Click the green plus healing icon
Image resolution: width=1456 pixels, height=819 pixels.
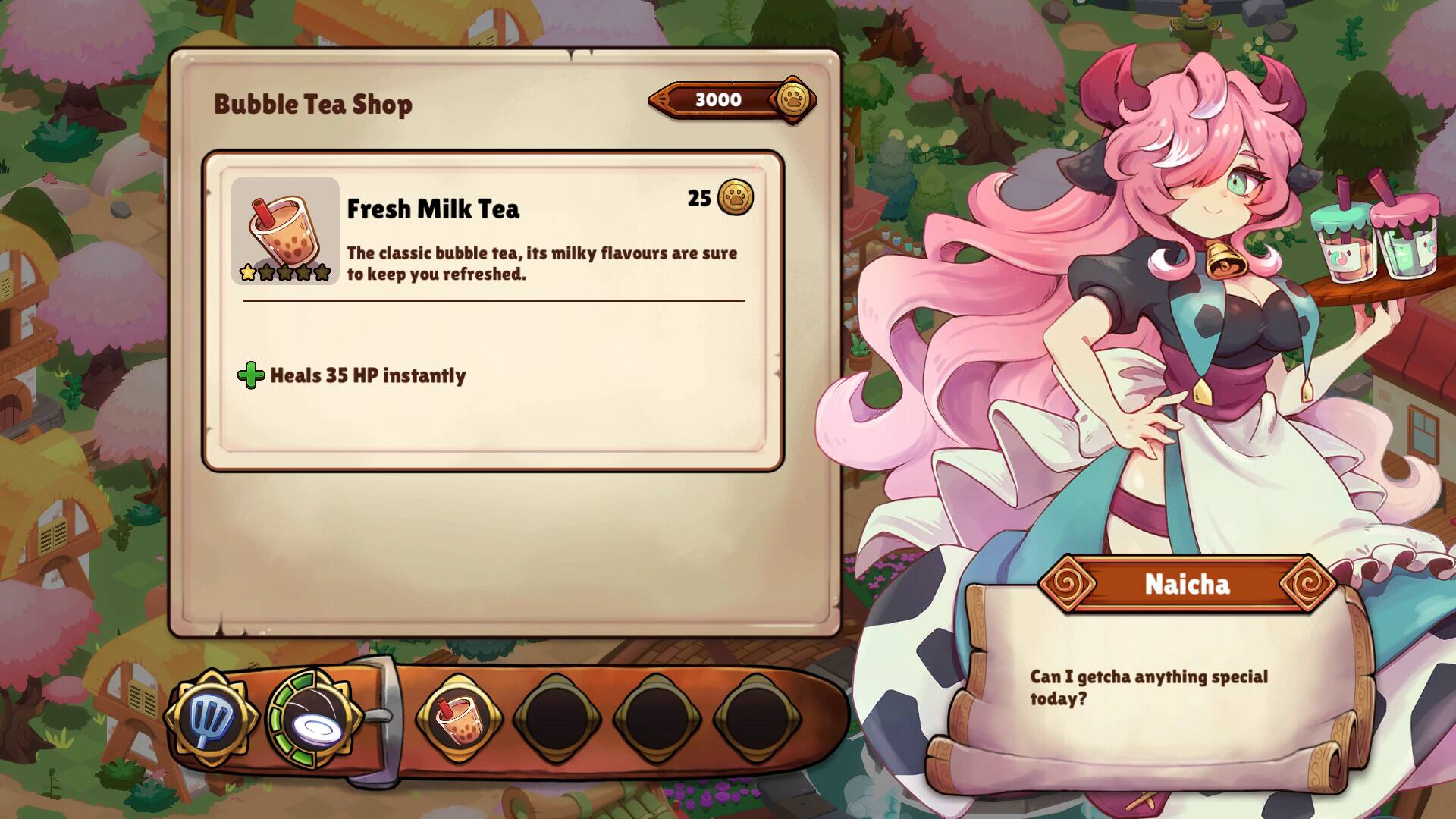click(250, 374)
